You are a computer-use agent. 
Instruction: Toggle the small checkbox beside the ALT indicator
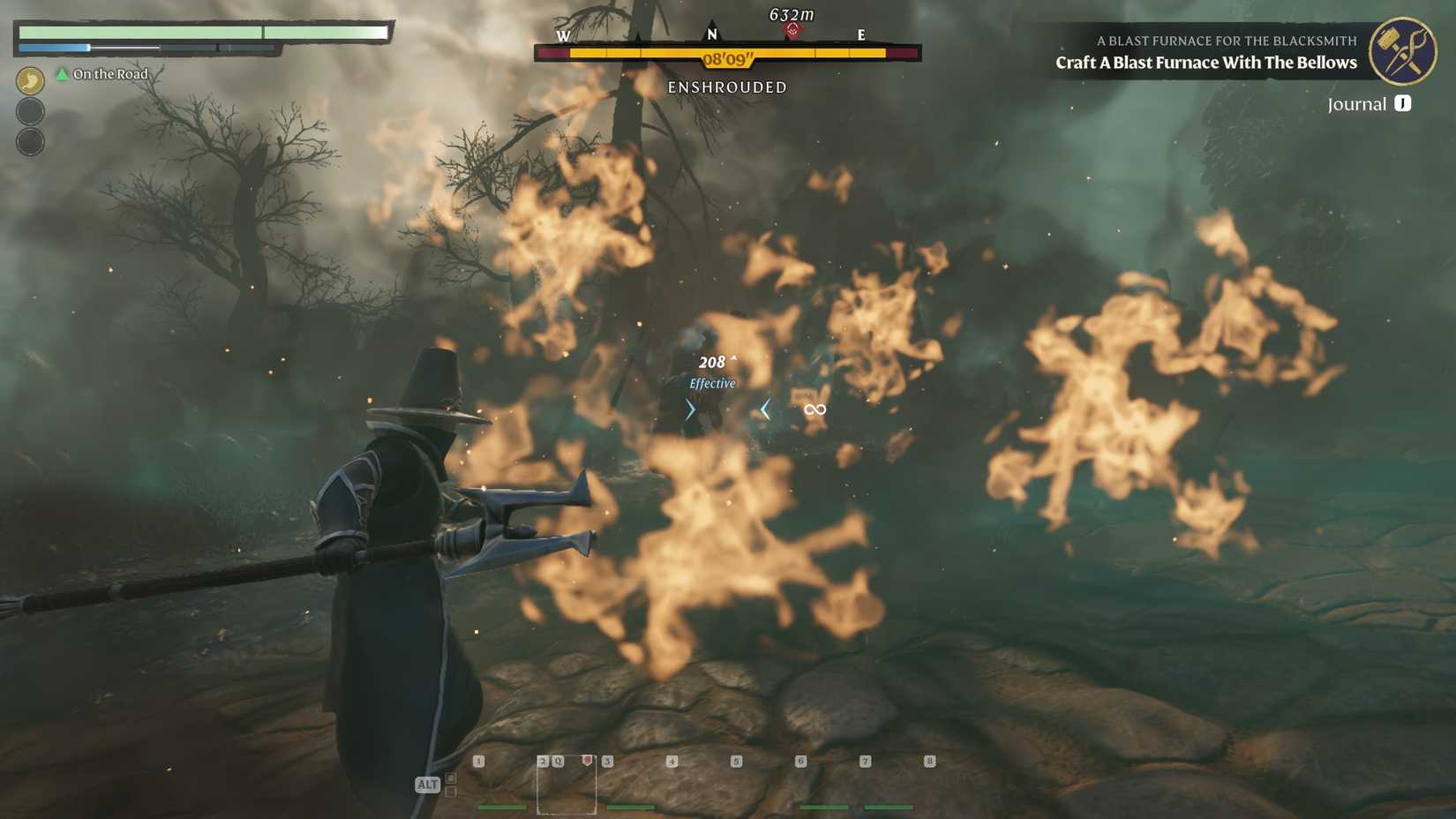pyautogui.click(x=451, y=778)
